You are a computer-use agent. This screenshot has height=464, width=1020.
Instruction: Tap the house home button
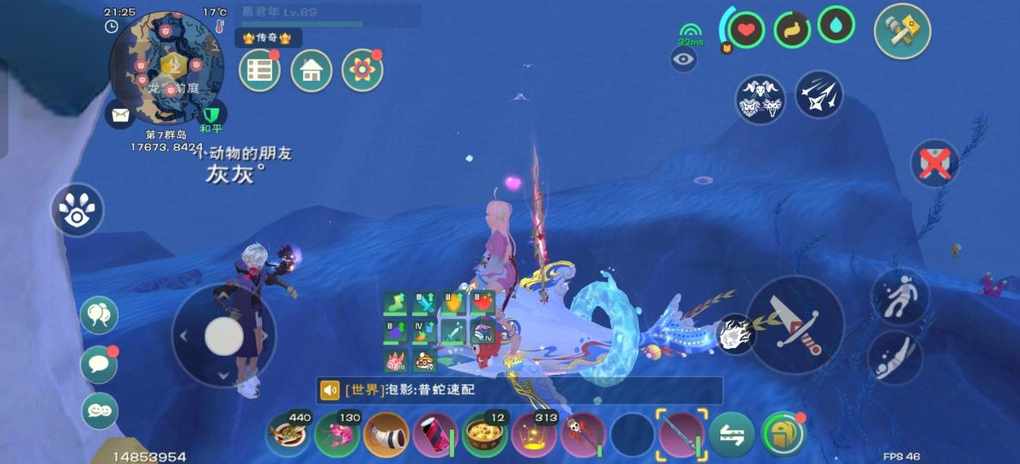[311, 70]
